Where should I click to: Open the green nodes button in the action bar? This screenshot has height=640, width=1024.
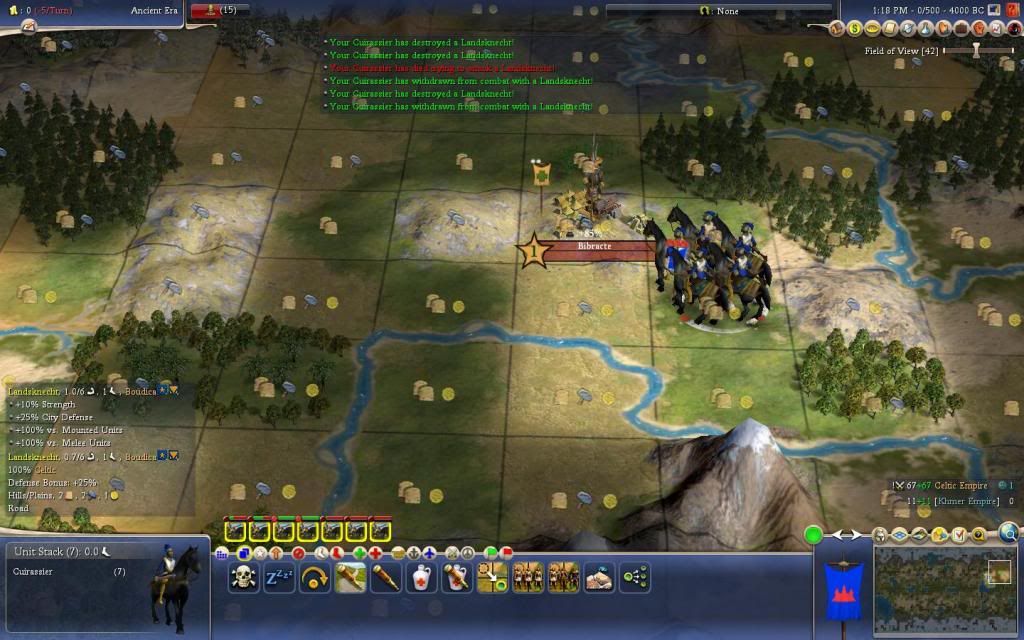[635, 577]
